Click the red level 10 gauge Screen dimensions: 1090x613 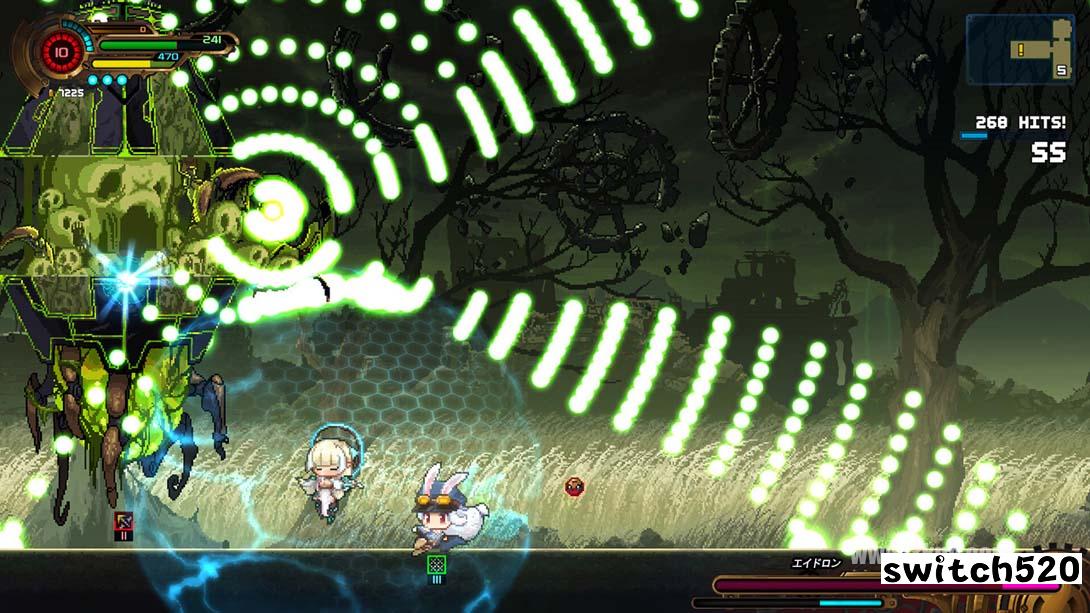(62, 52)
